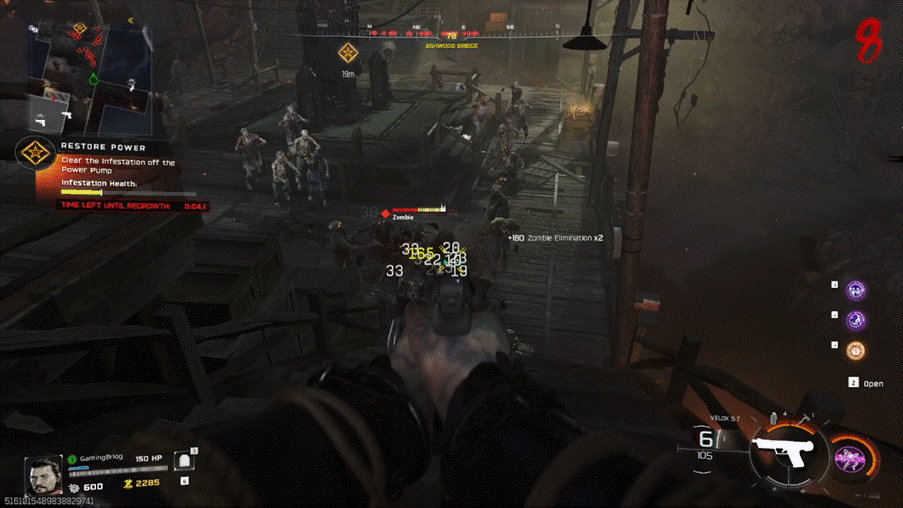Click the objective marker on the compass
The width and height of the screenshot is (903, 508).
347,53
